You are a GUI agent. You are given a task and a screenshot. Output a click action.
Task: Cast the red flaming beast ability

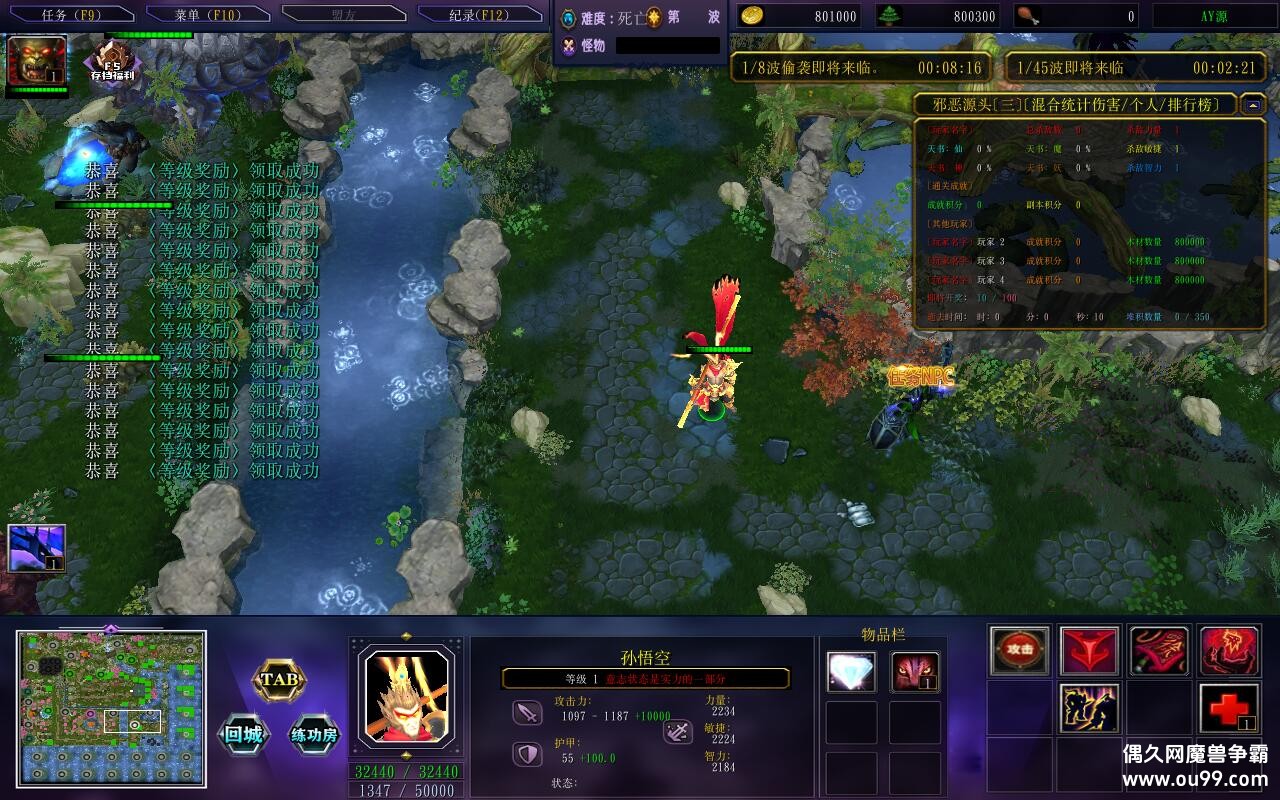pyautogui.click(x=1229, y=651)
